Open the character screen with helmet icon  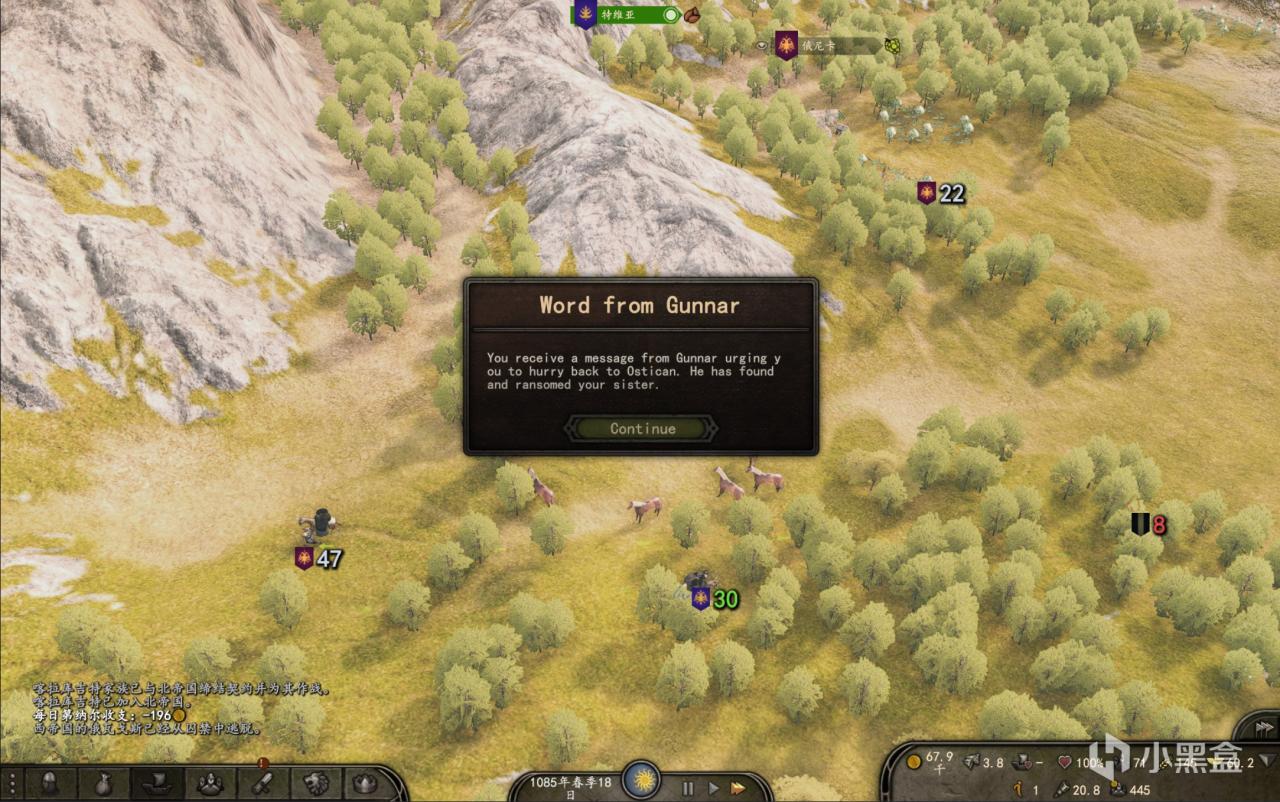[x=49, y=783]
